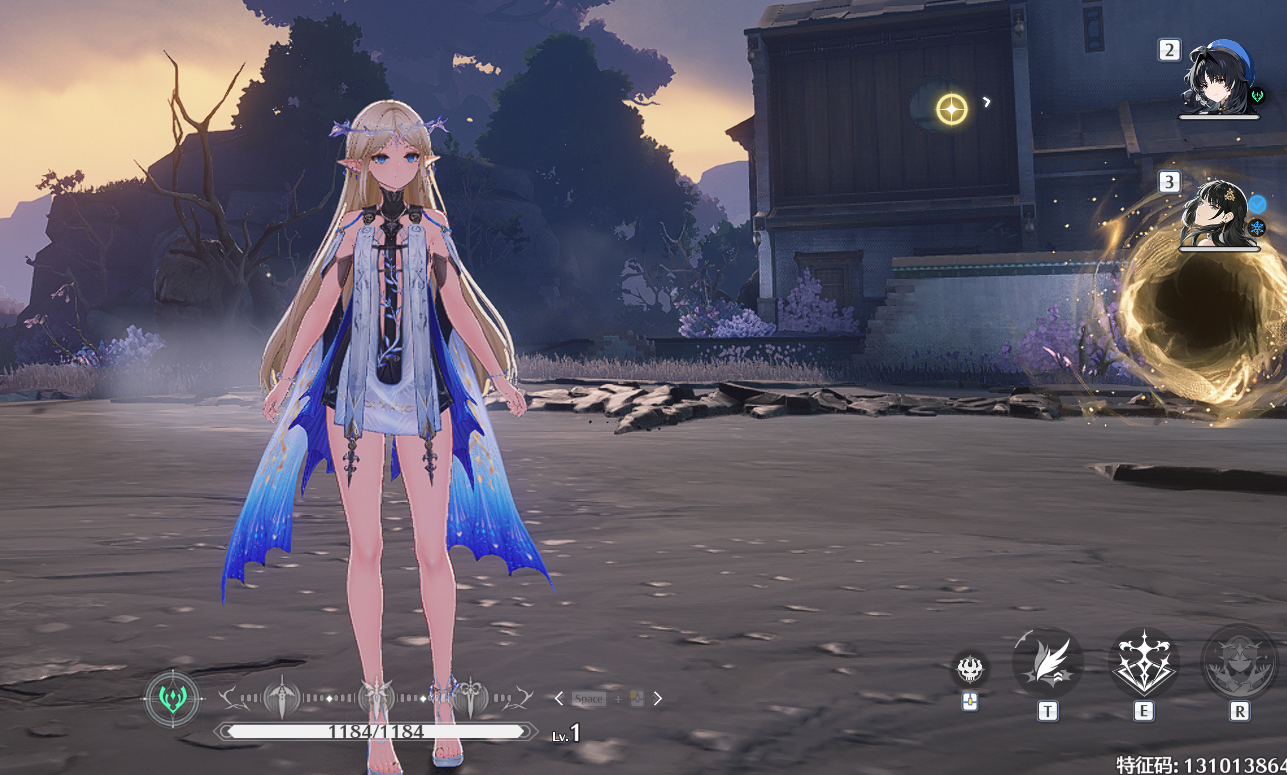Click the skull lock-on target icon
Viewport: 1287px width, 775px height.
point(969,668)
